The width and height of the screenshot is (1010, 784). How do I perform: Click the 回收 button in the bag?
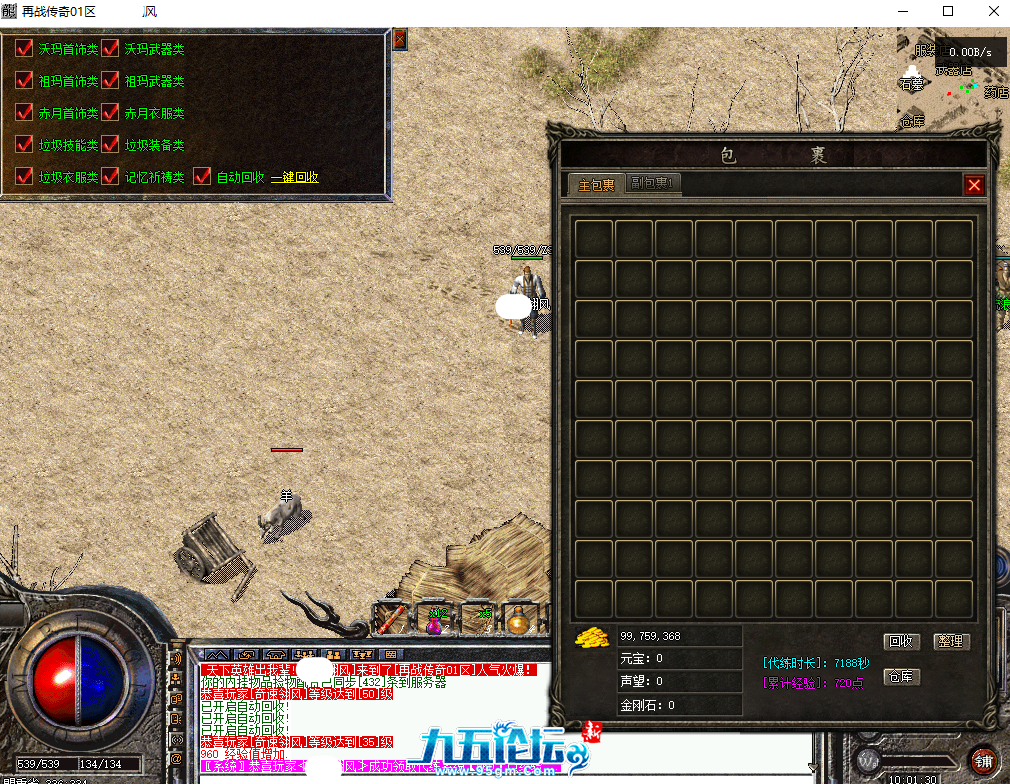point(902,642)
